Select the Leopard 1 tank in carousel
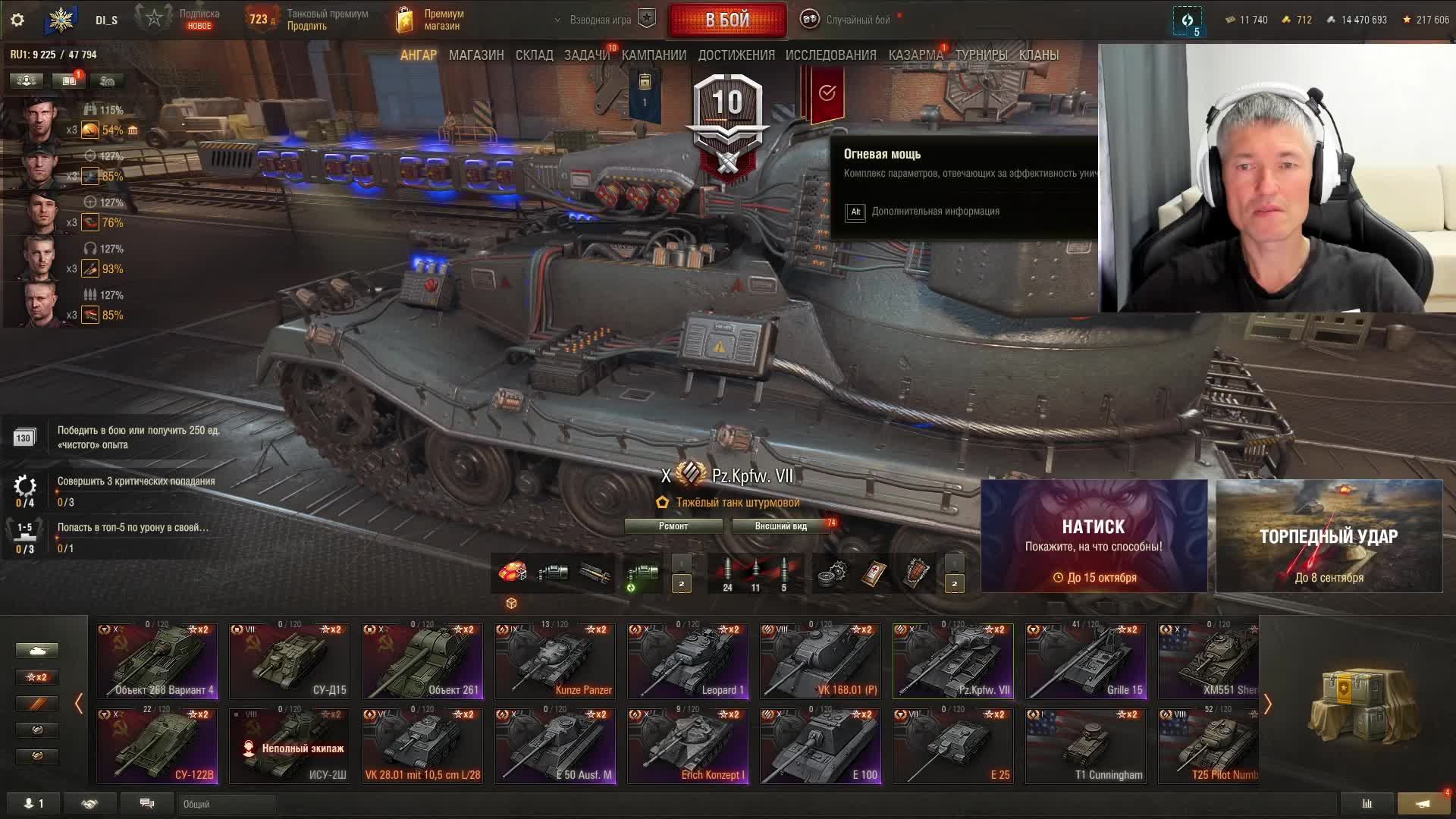 tap(688, 661)
